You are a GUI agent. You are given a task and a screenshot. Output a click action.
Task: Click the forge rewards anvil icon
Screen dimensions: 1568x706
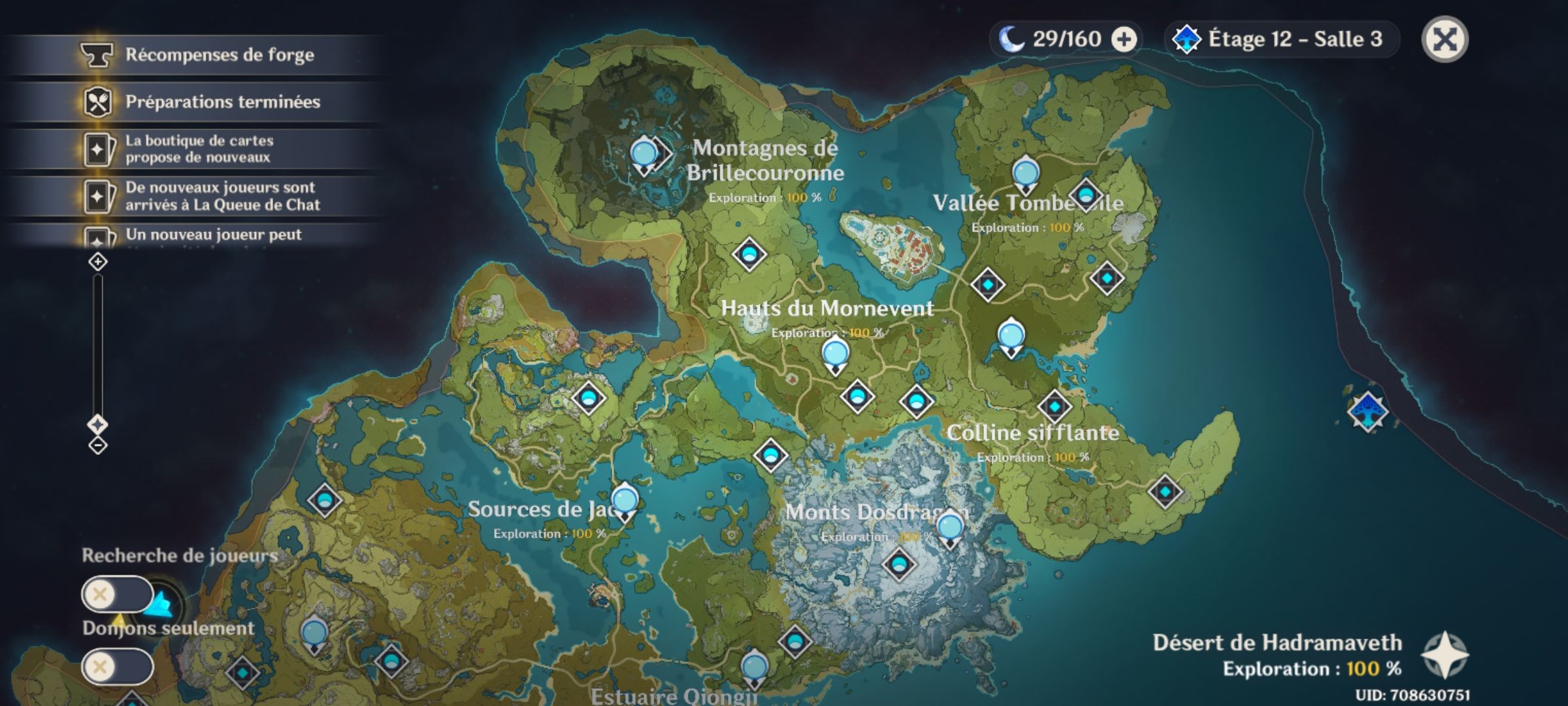[97, 56]
